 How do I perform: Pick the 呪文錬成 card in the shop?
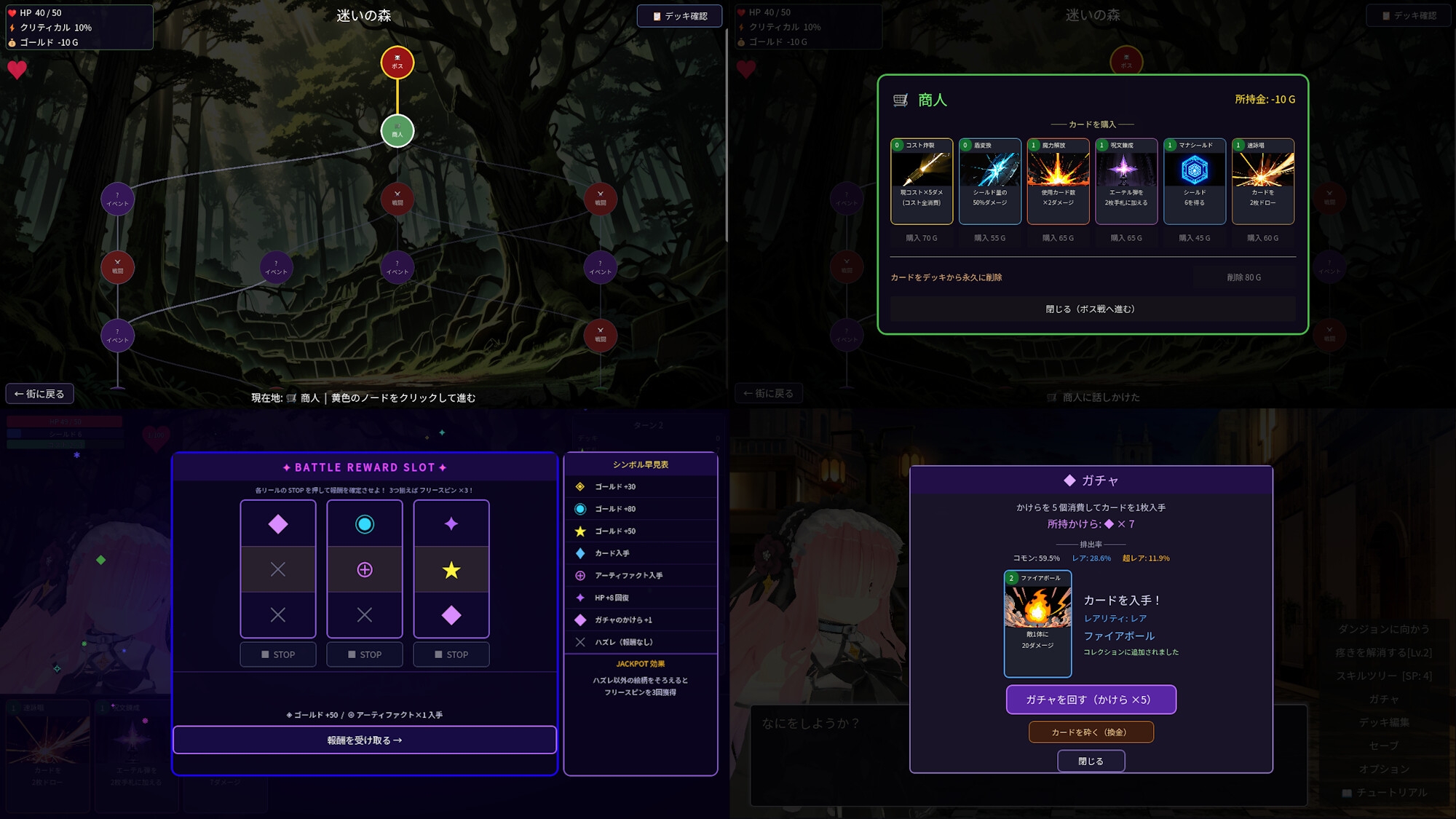pos(1126,181)
